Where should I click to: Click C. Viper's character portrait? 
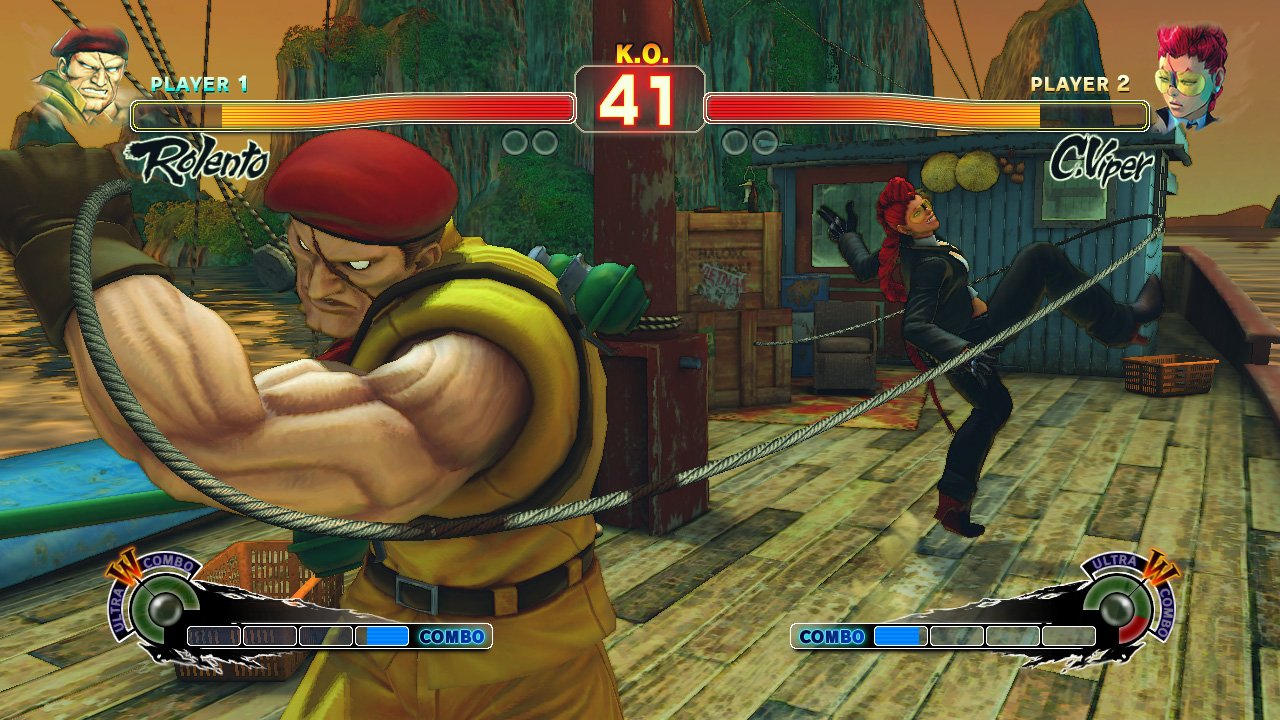click(1189, 73)
